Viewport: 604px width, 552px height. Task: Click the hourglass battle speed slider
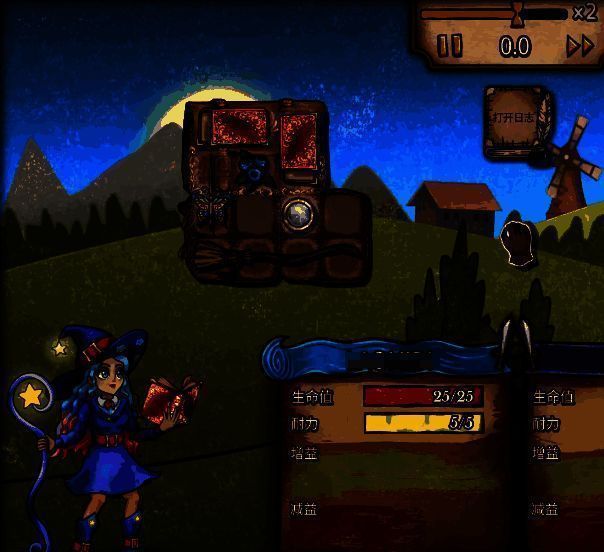517,14
